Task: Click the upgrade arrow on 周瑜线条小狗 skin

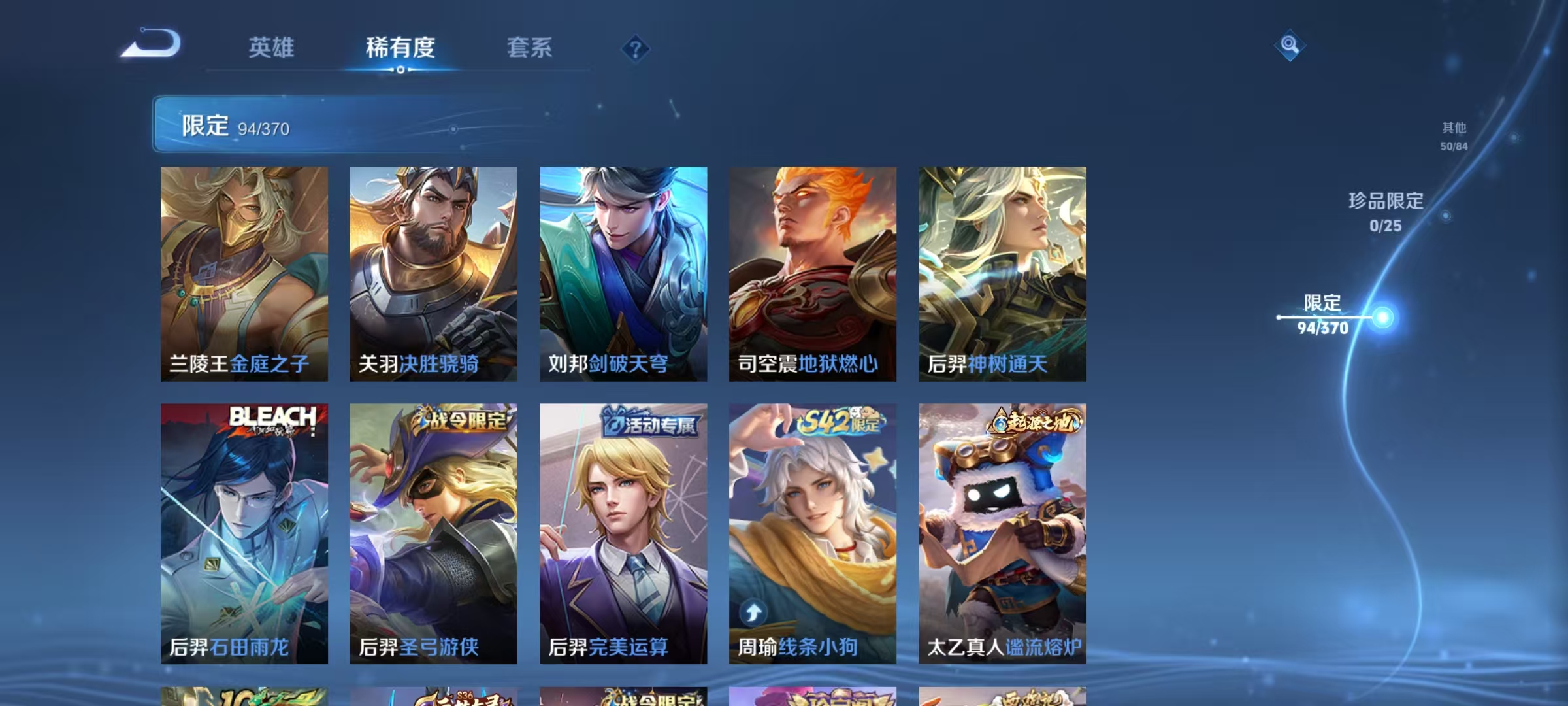Action: point(753,611)
